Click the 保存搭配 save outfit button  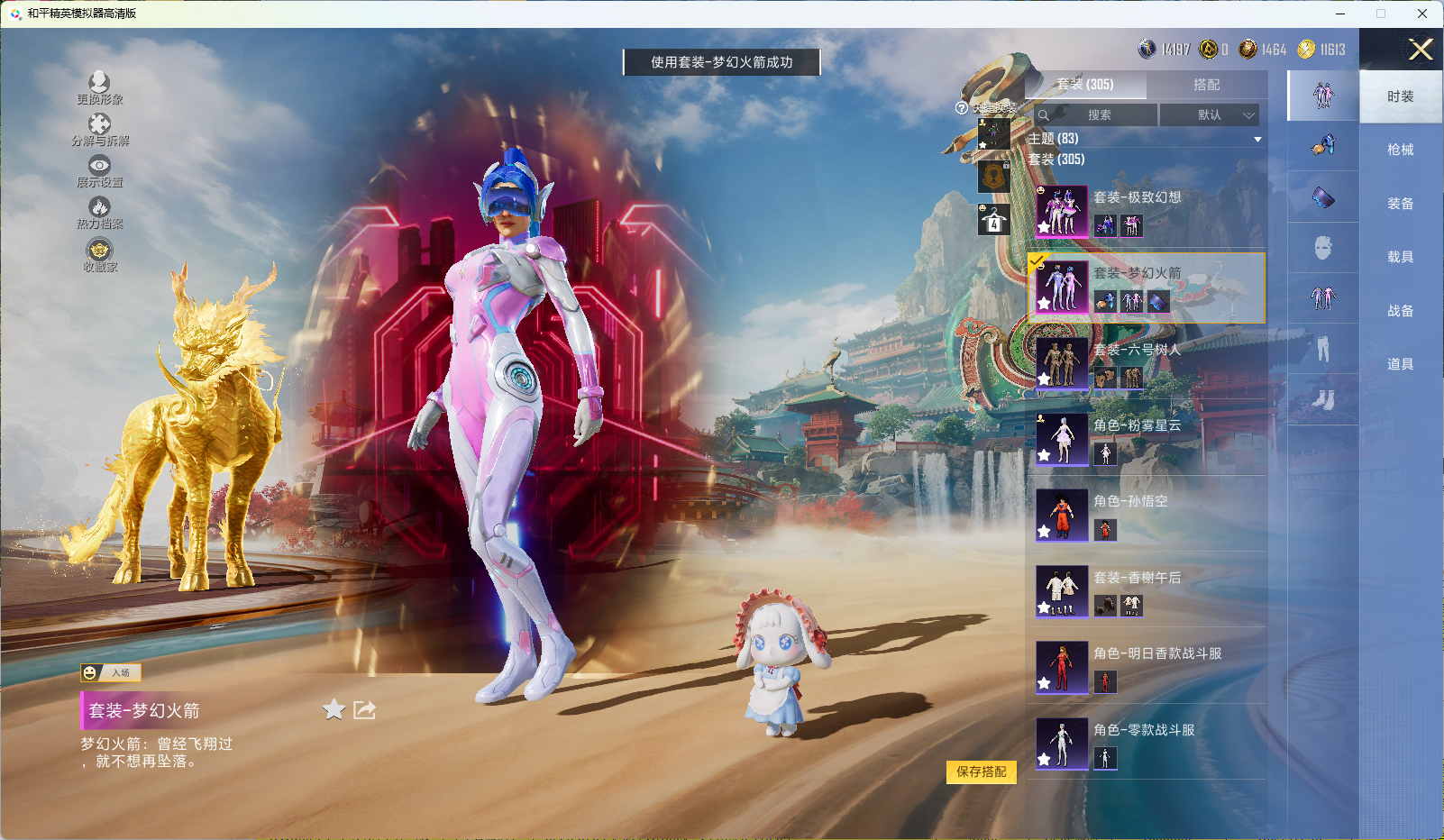(981, 772)
